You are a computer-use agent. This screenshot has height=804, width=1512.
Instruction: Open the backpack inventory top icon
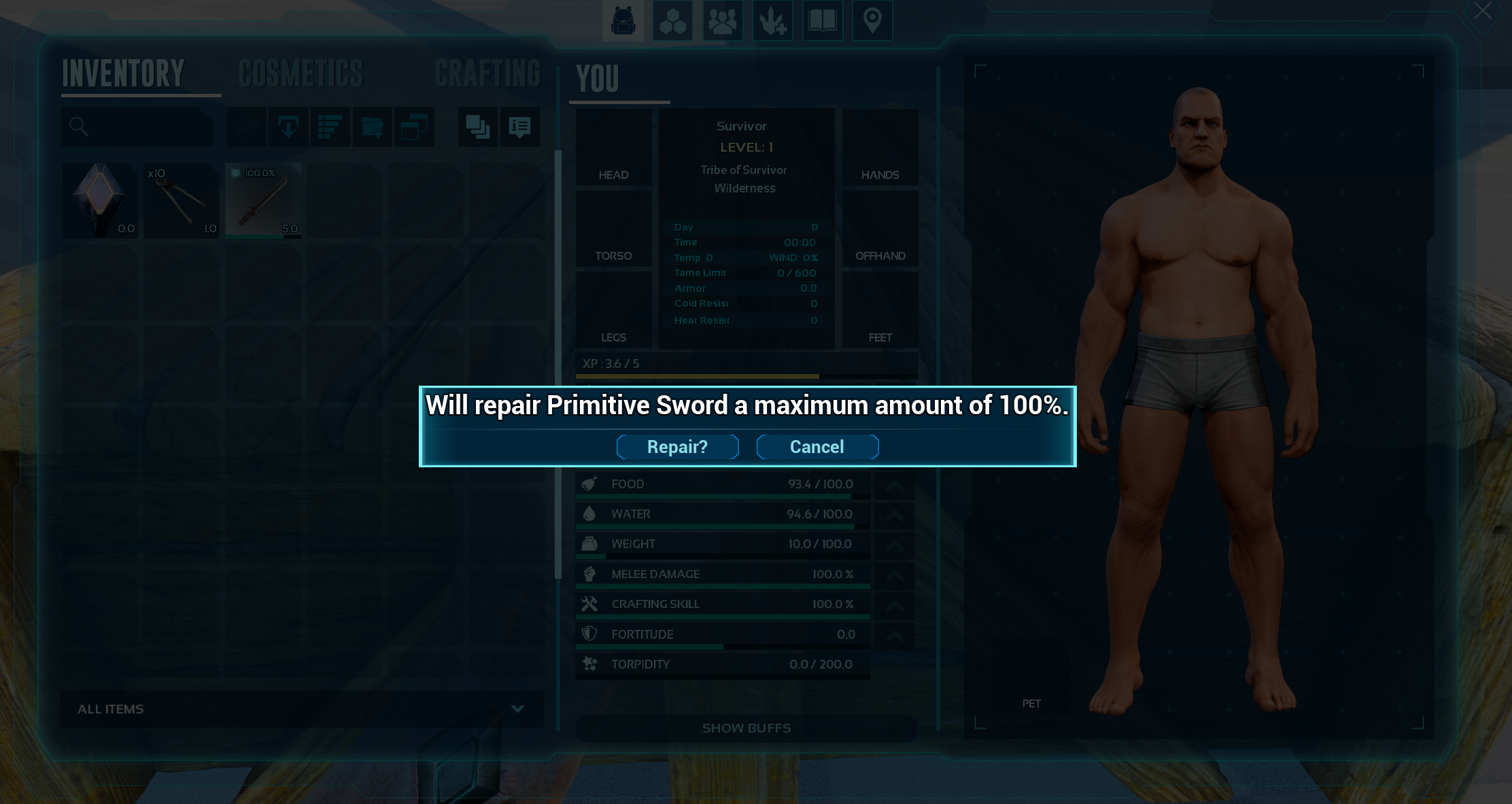point(623,20)
